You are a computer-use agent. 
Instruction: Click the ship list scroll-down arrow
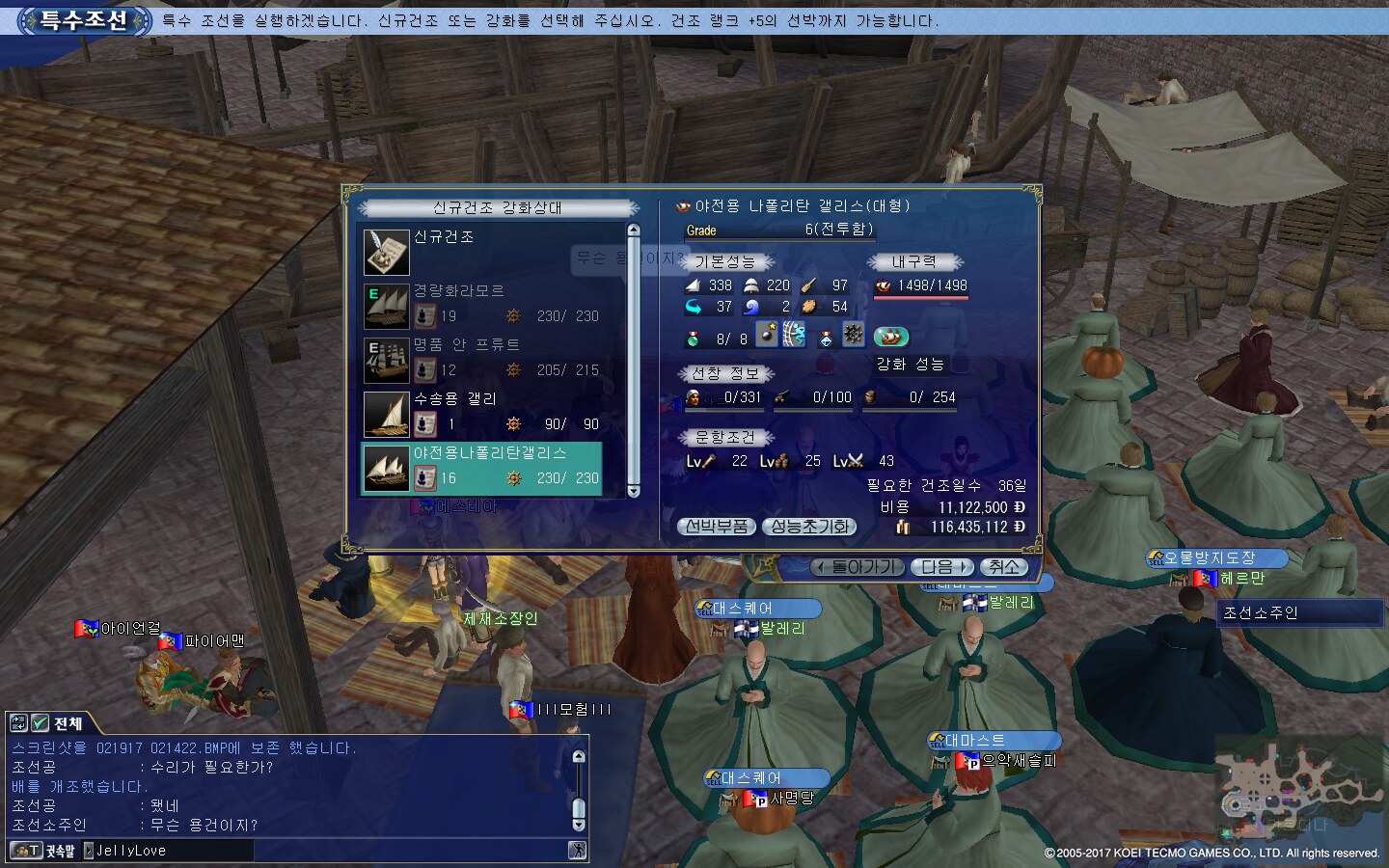[x=634, y=491]
